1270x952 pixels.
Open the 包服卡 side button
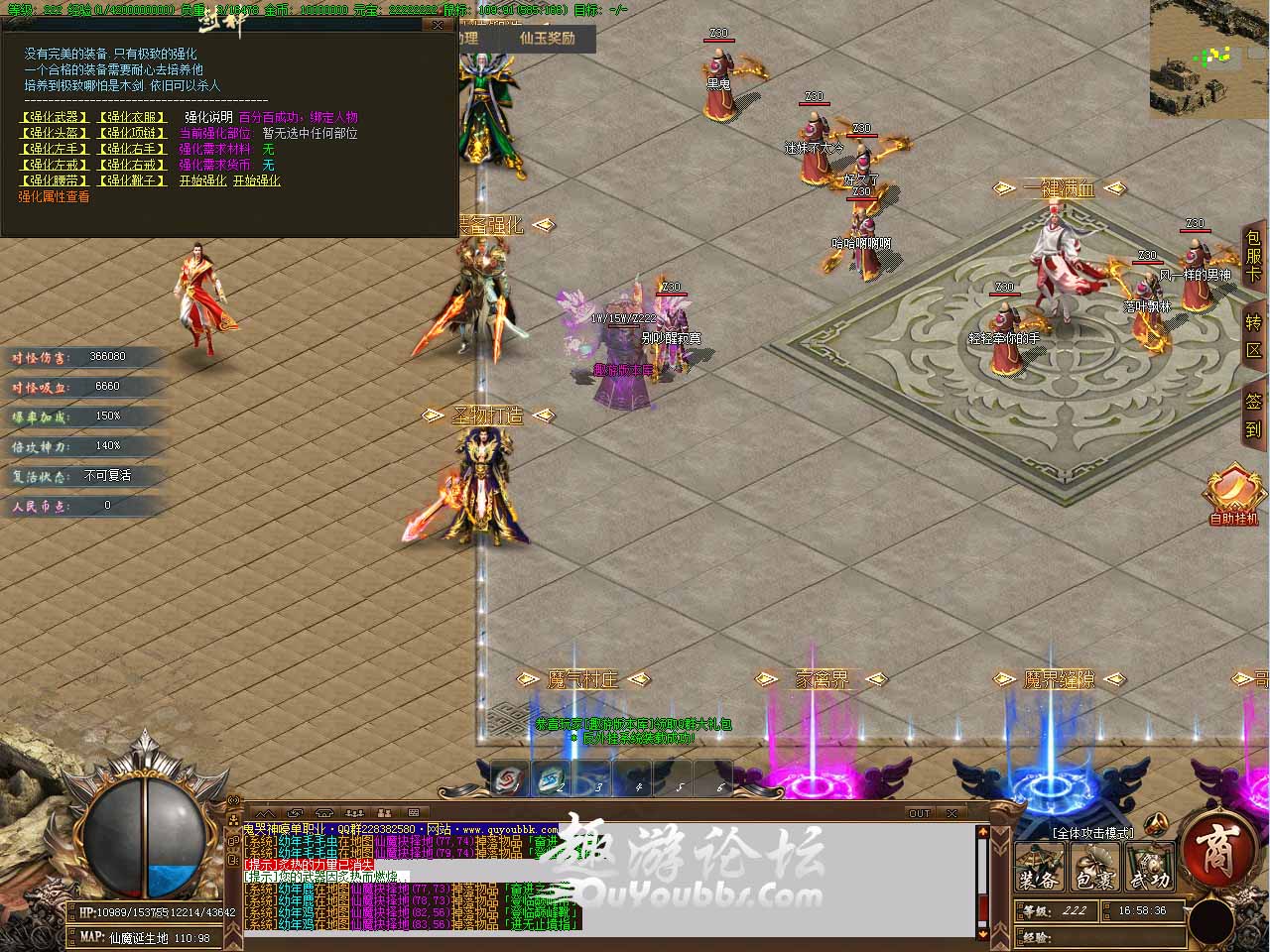point(1254,257)
